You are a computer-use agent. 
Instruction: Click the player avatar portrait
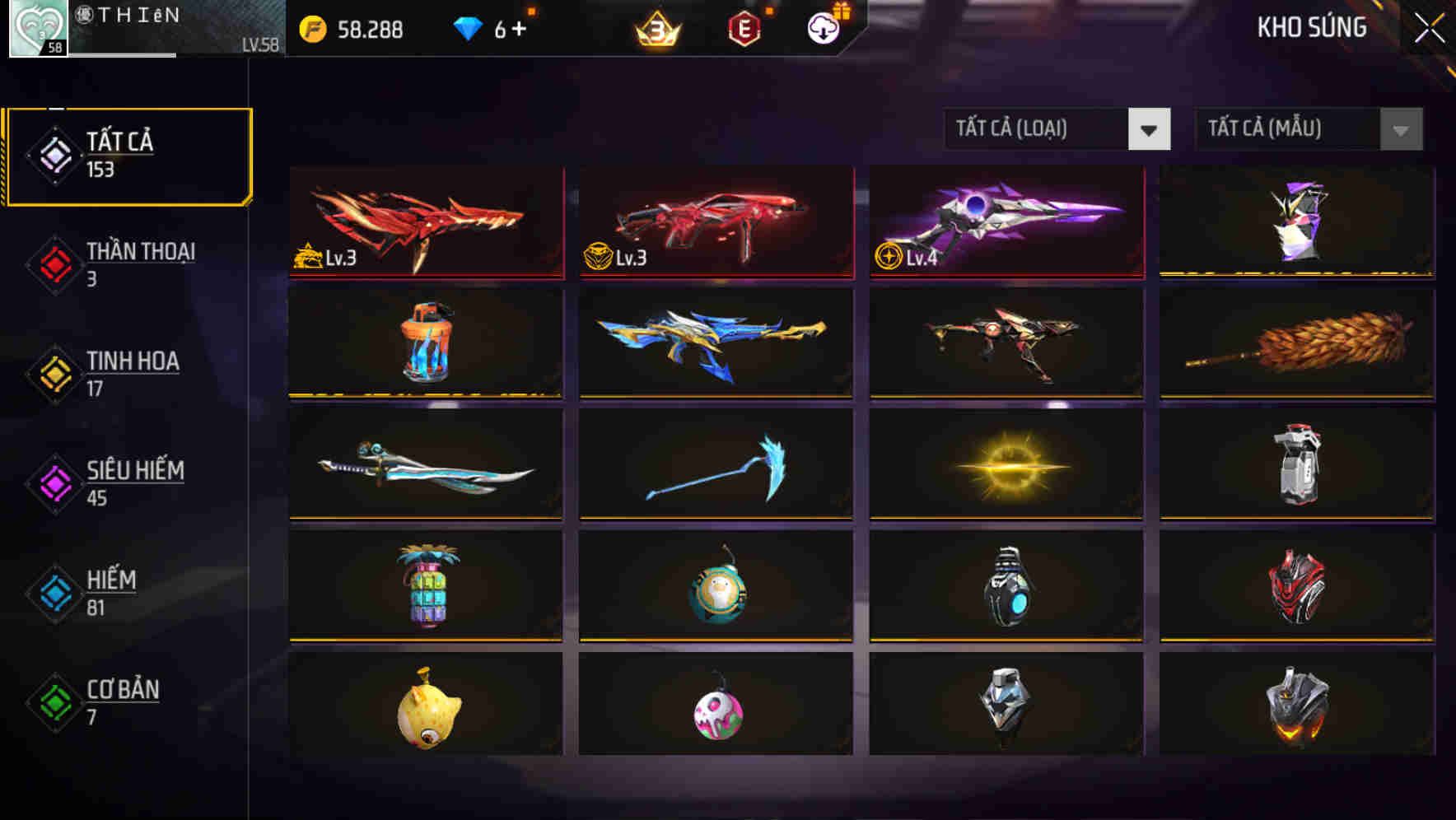pos(36,28)
